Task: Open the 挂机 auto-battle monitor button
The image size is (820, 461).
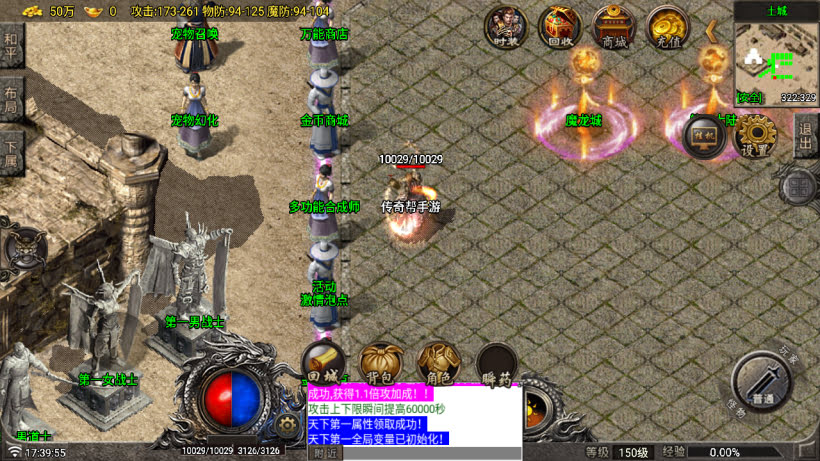Action: click(704, 135)
